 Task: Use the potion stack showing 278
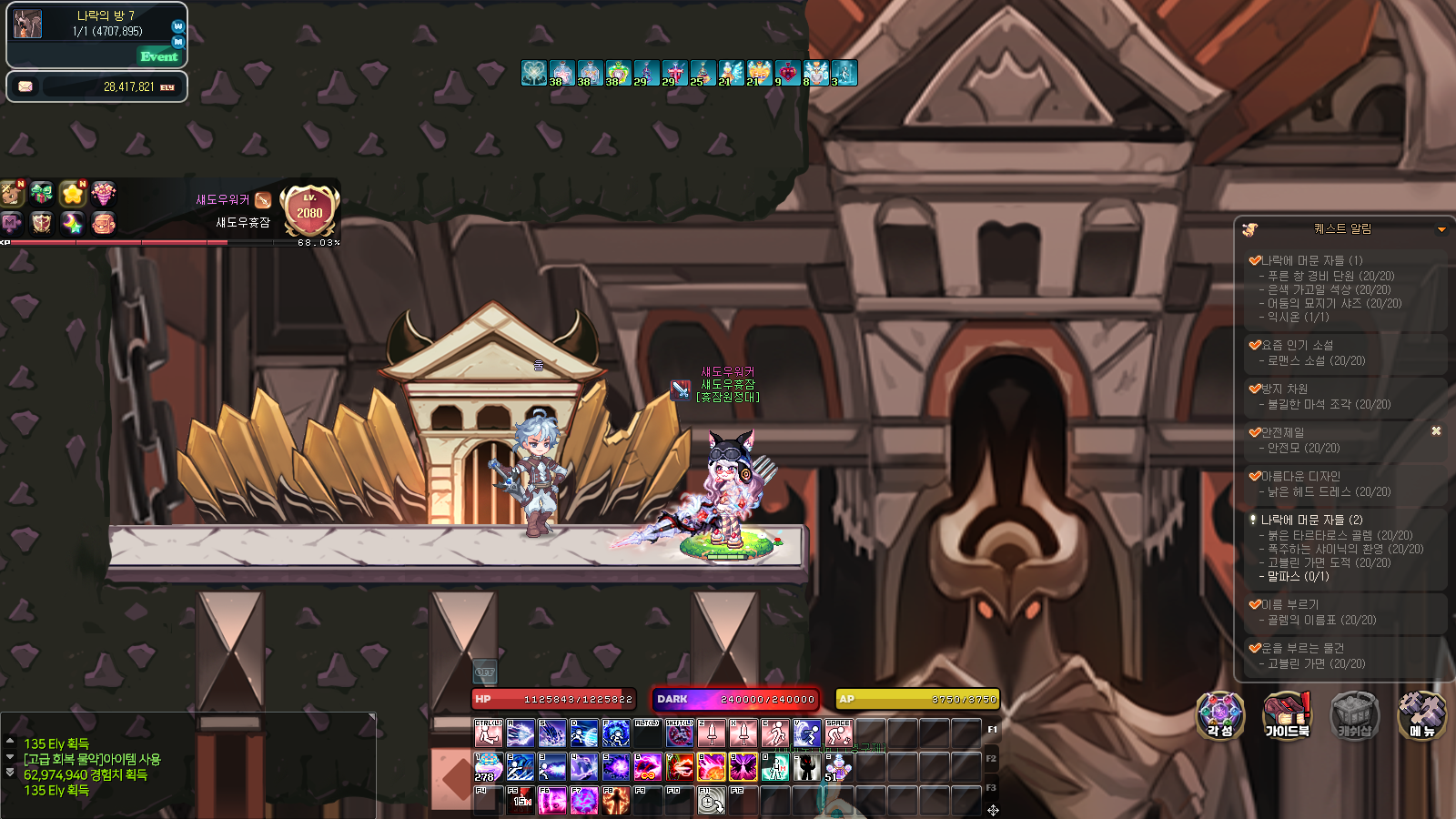tap(488, 767)
